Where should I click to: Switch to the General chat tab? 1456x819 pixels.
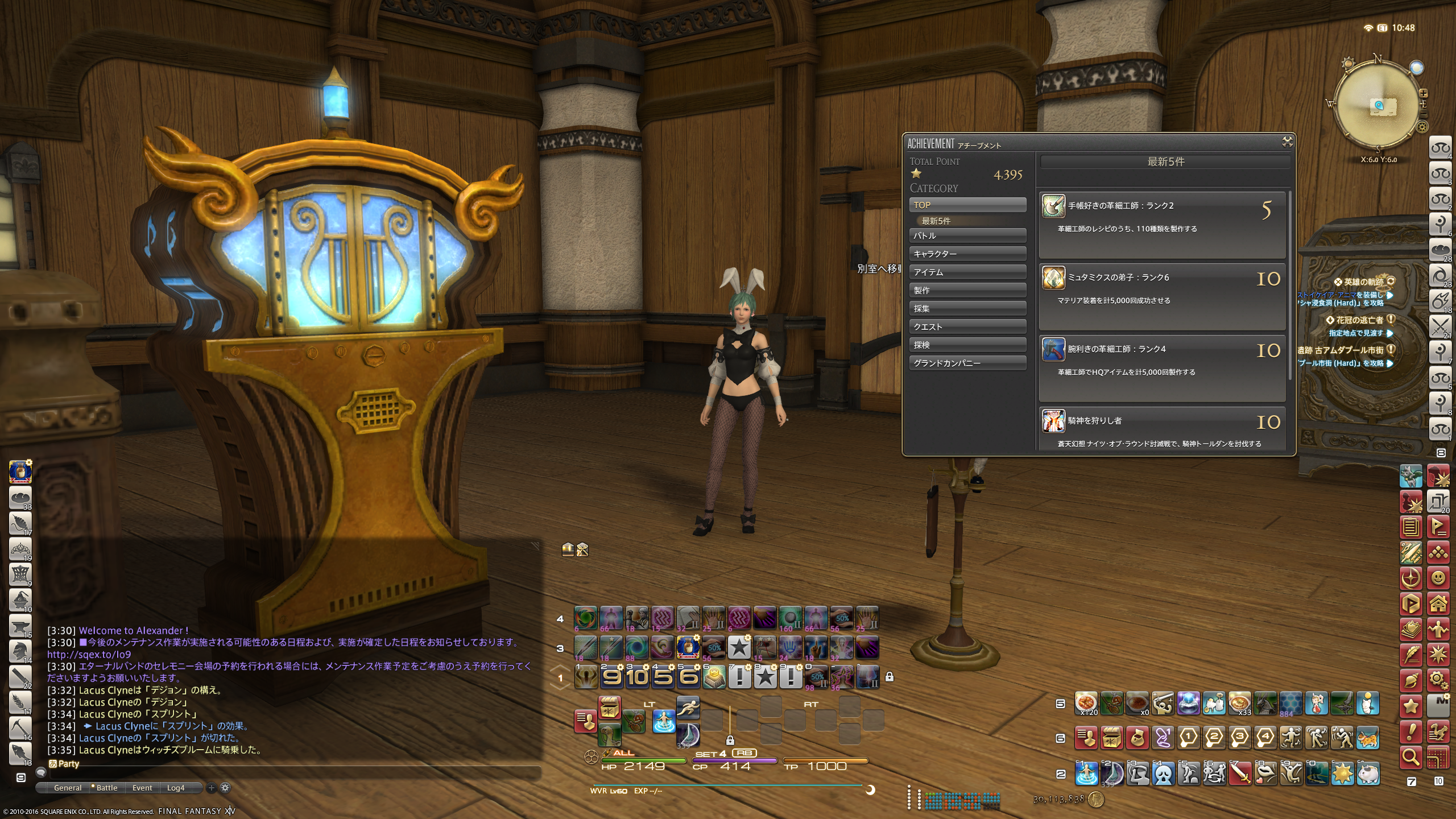tap(68, 788)
